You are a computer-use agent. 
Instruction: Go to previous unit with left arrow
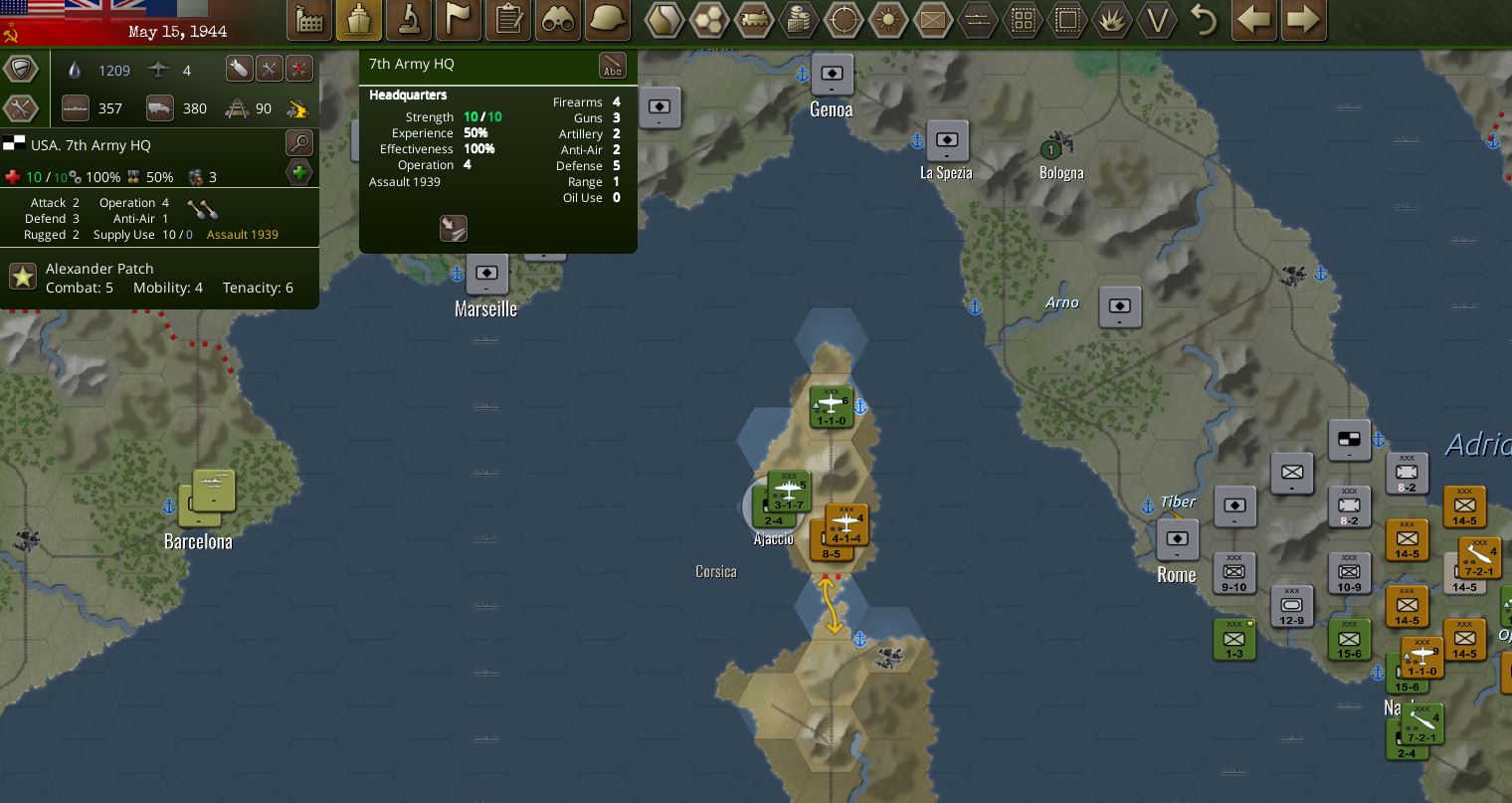tap(1254, 20)
